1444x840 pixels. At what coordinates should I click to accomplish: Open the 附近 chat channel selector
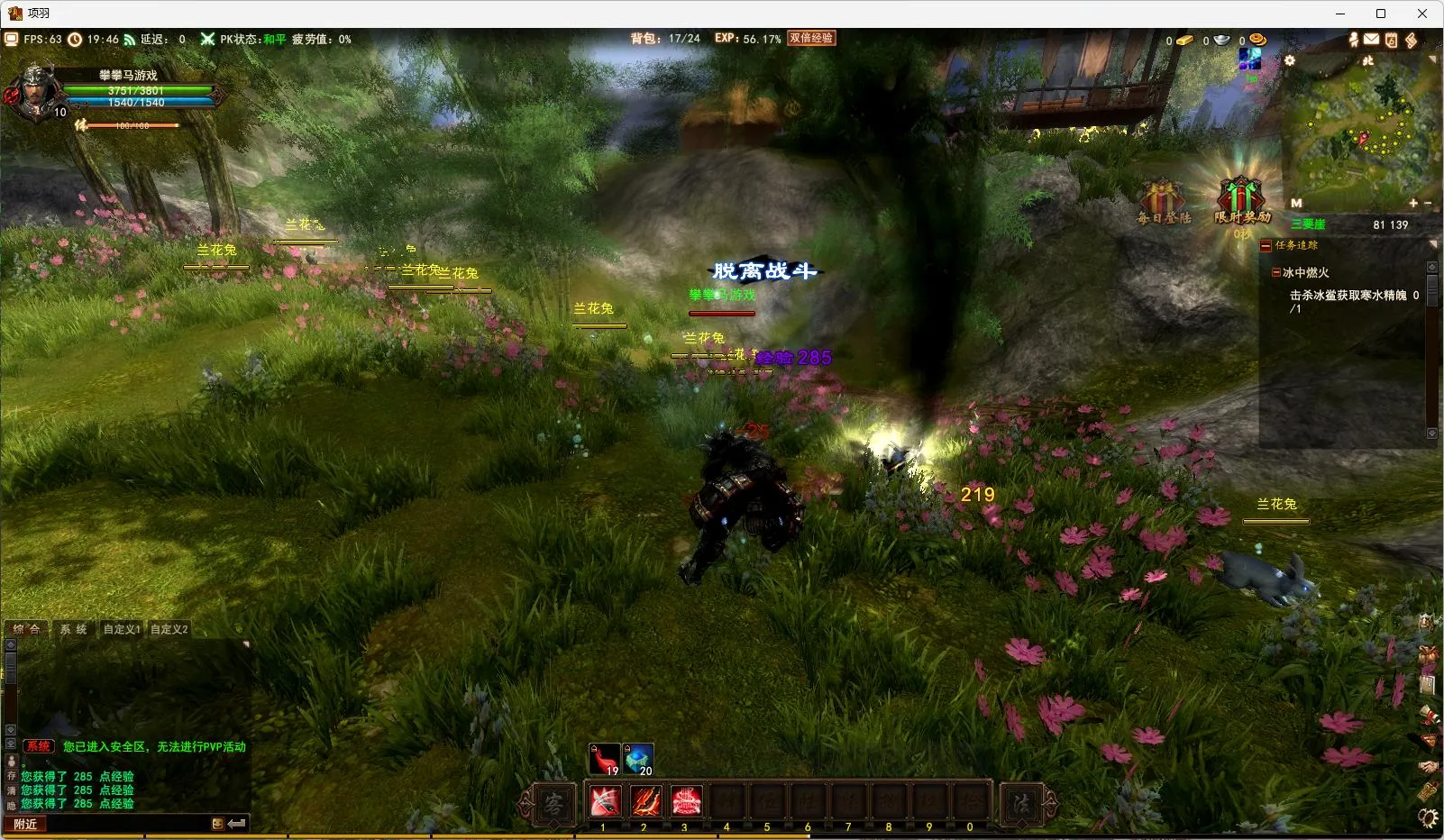click(25, 824)
